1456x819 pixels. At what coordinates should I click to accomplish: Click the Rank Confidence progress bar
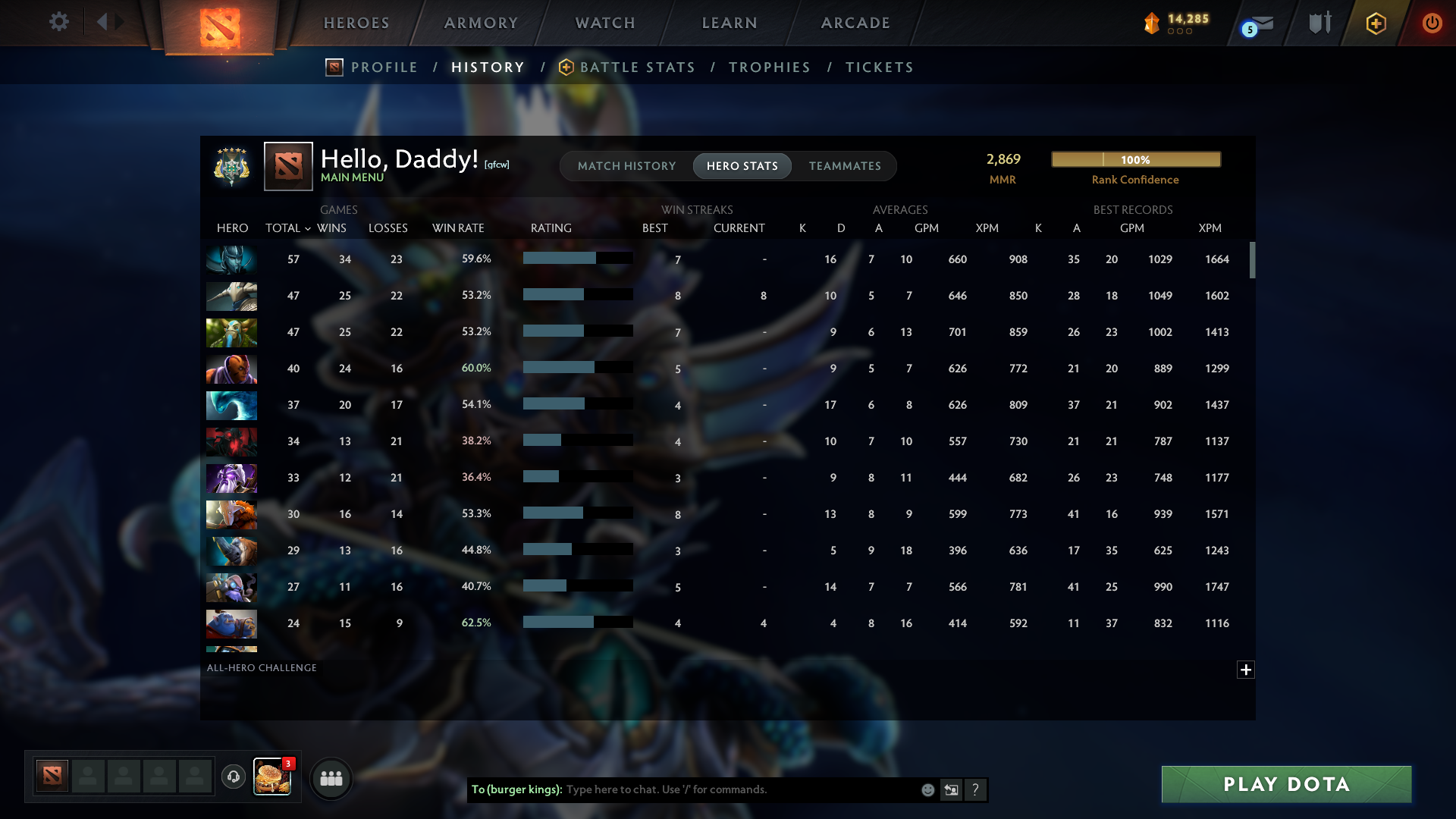(1135, 159)
